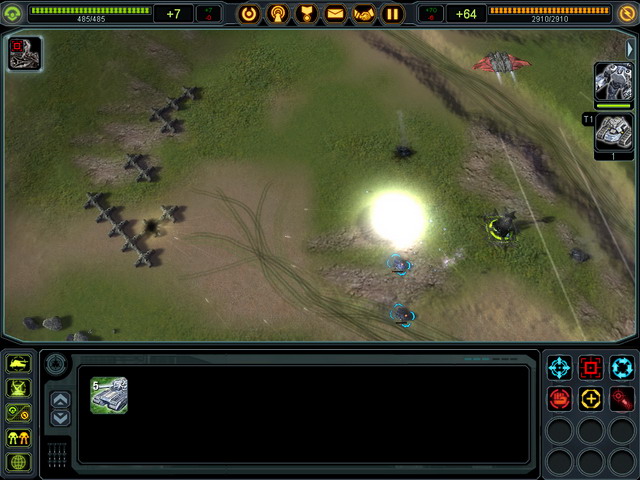Activate the blue Patrol order
This screenshot has width=640, height=480.
(x=621, y=367)
